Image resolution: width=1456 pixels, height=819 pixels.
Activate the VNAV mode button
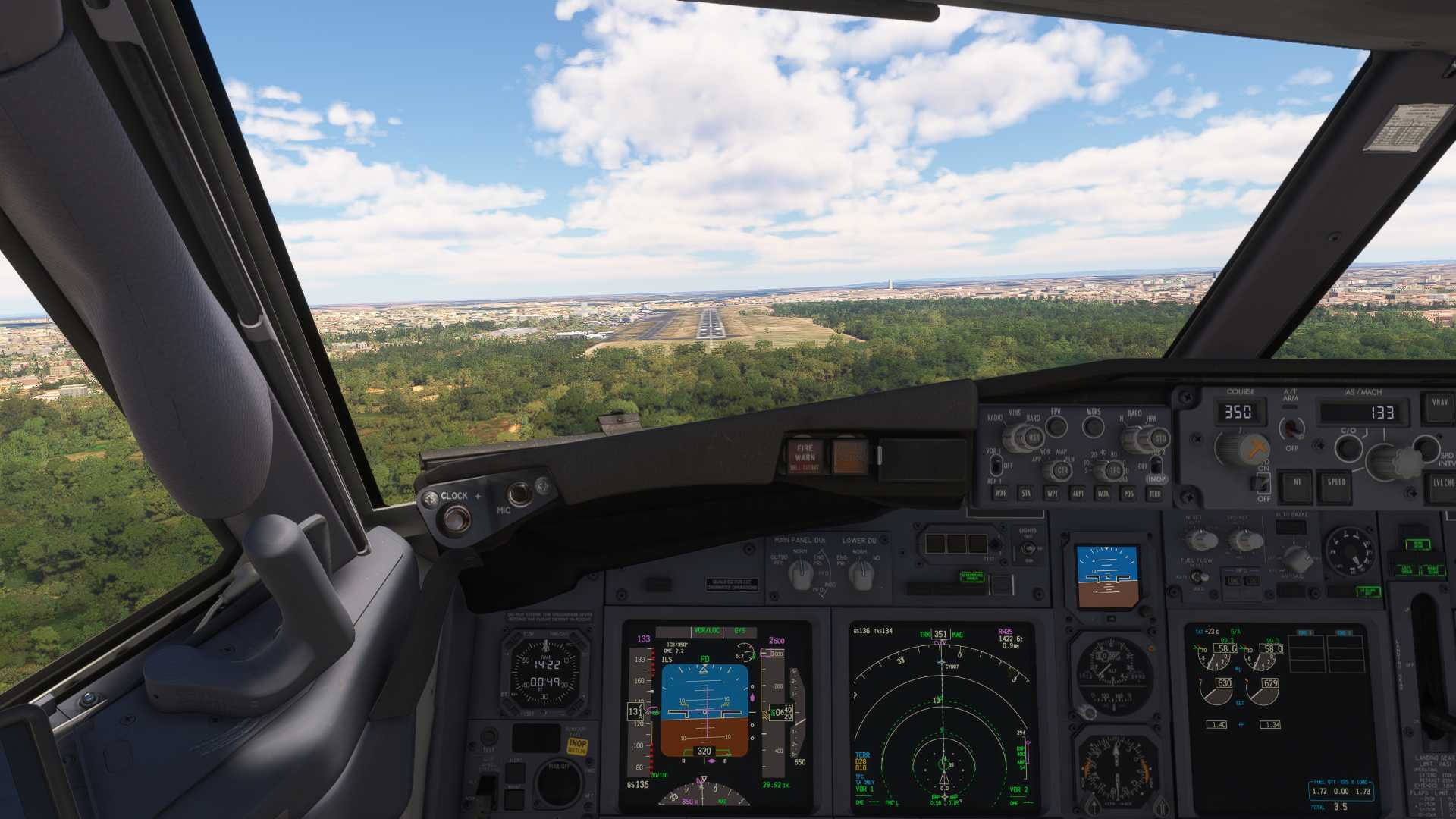[1440, 407]
